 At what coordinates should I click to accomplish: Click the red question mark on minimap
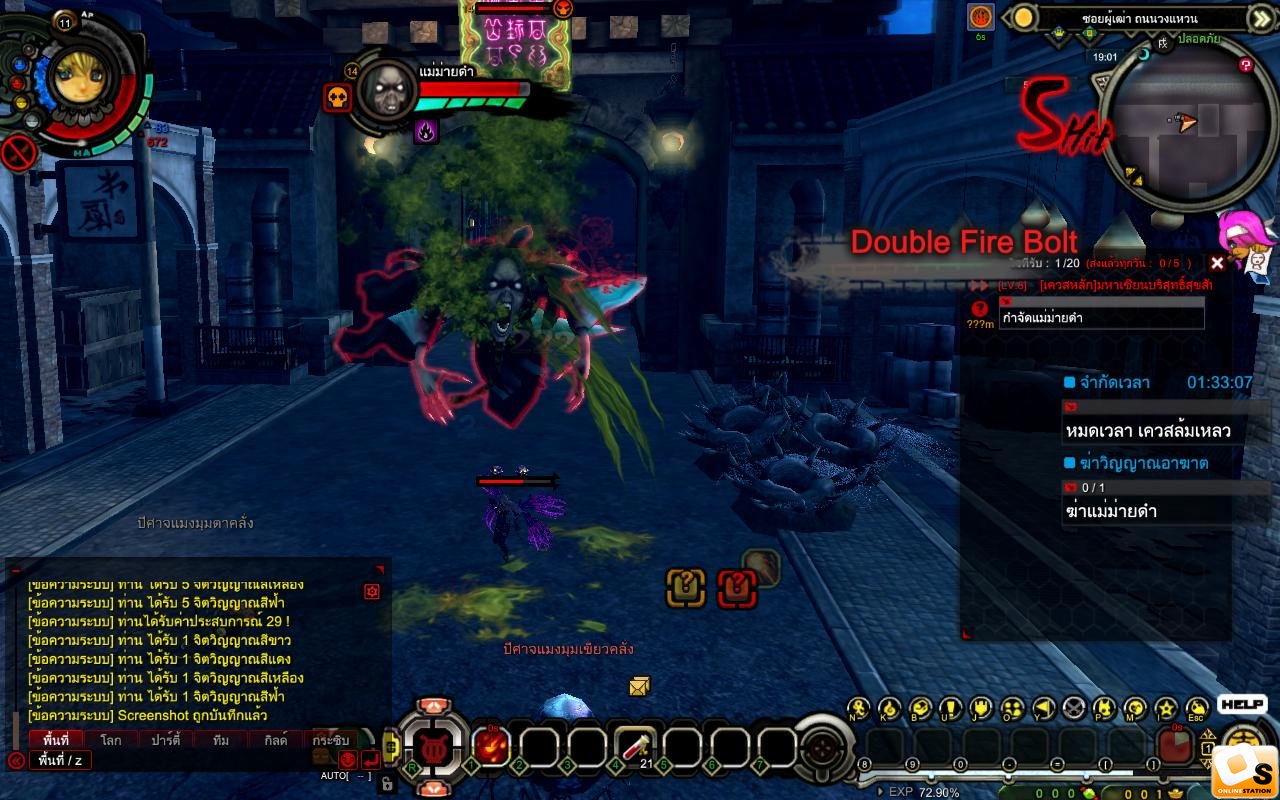pyautogui.click(x=1246, y=65)
